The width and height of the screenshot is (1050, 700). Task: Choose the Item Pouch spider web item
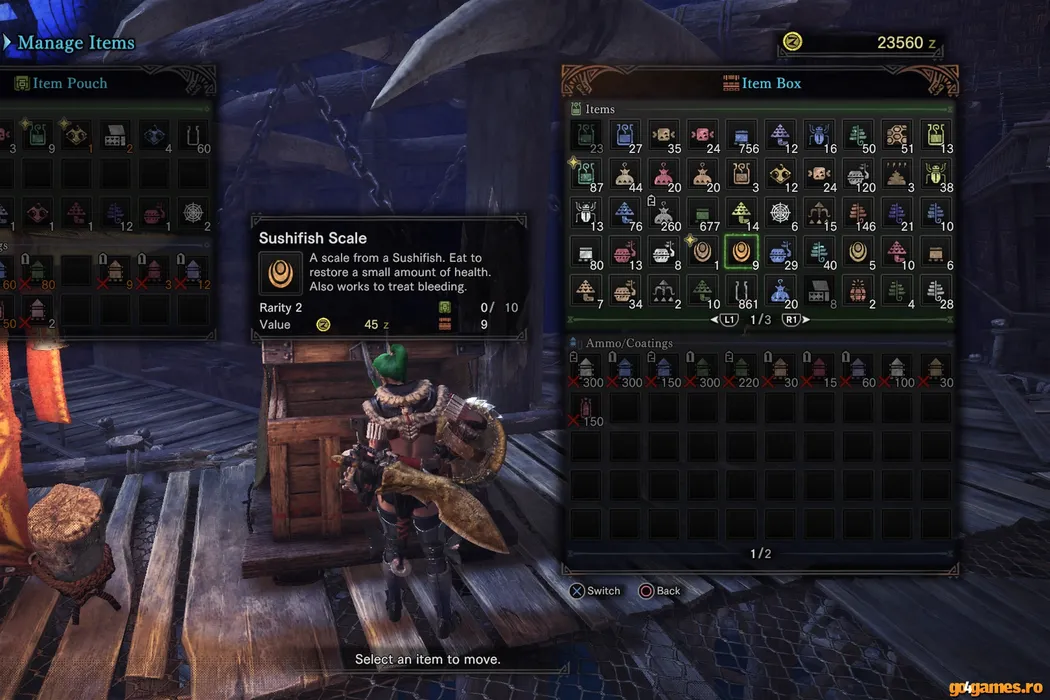pos(194,213)
